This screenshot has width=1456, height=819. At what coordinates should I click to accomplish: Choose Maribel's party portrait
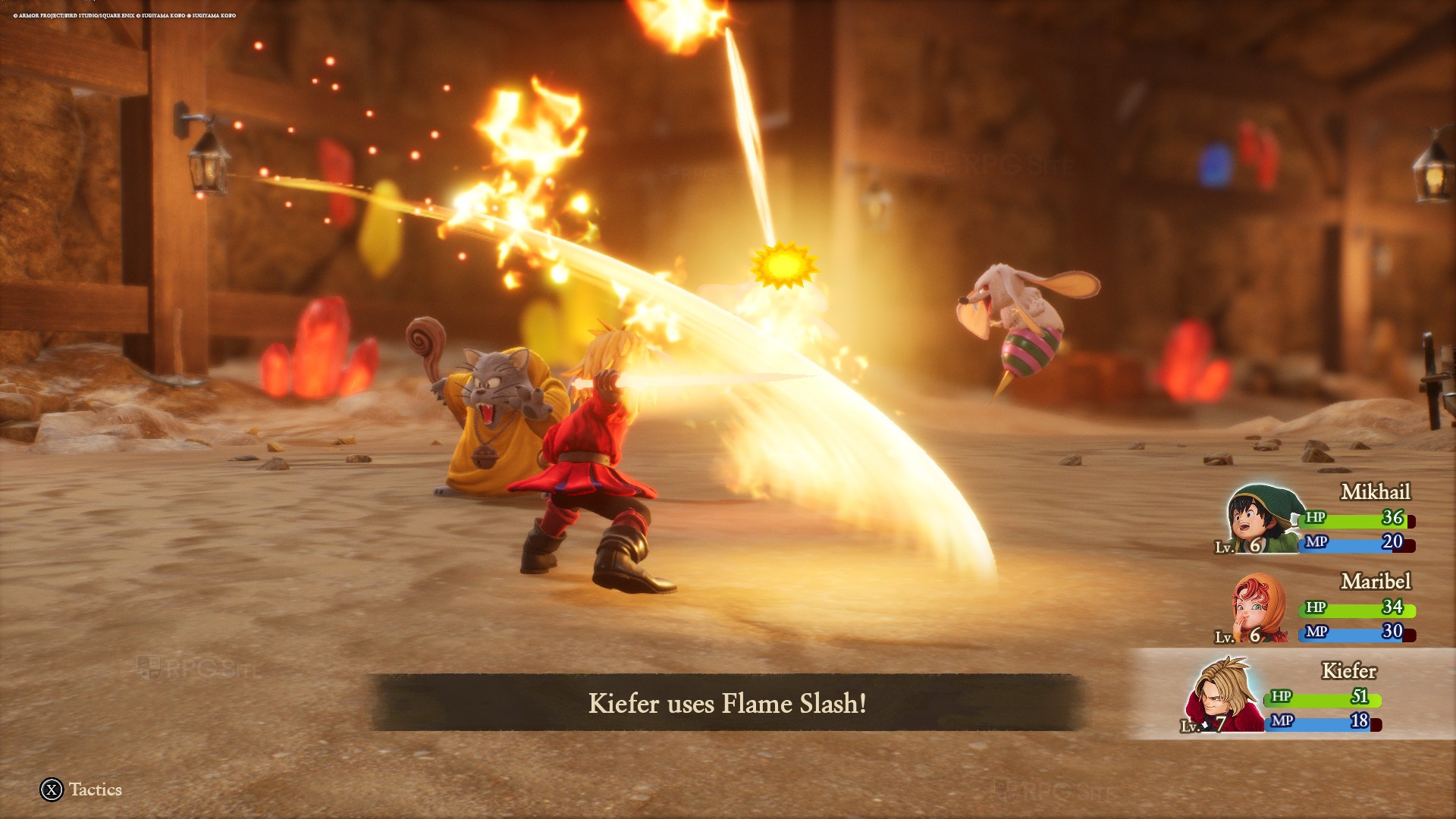pyautogui.click(x=1259, y=609)
